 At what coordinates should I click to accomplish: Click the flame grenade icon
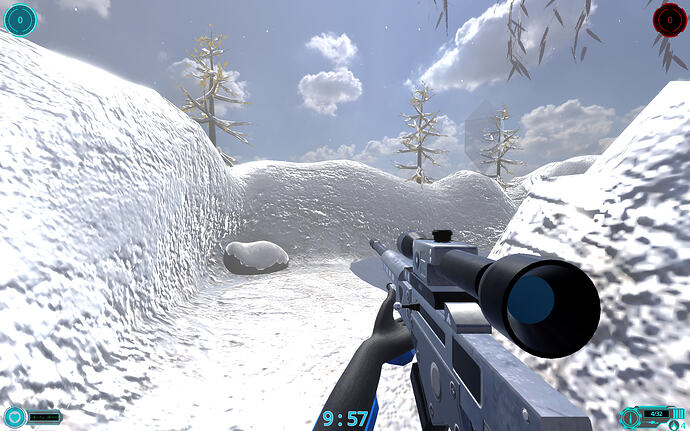pos(672,425)
